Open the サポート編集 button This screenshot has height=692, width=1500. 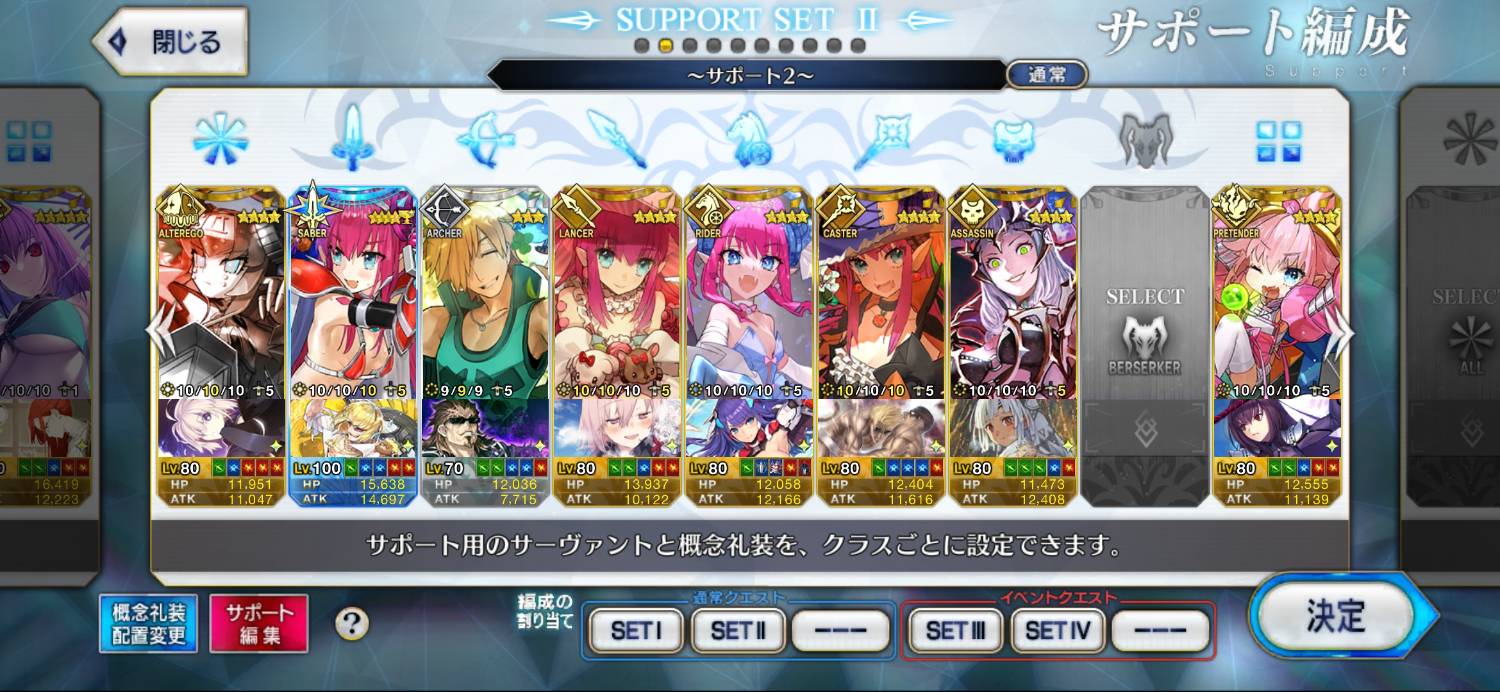[259, 624]
